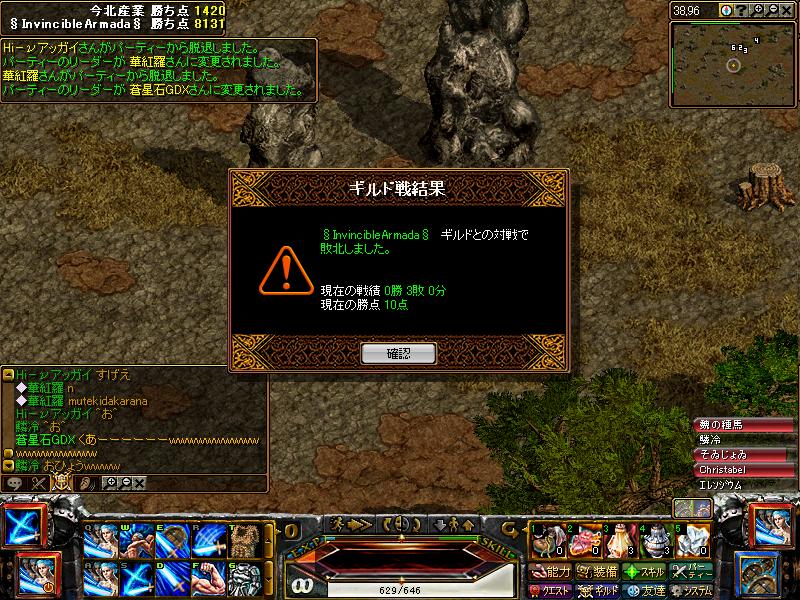
Task: Switch to the speech bubble chat tab
Action: coord(14,483)
